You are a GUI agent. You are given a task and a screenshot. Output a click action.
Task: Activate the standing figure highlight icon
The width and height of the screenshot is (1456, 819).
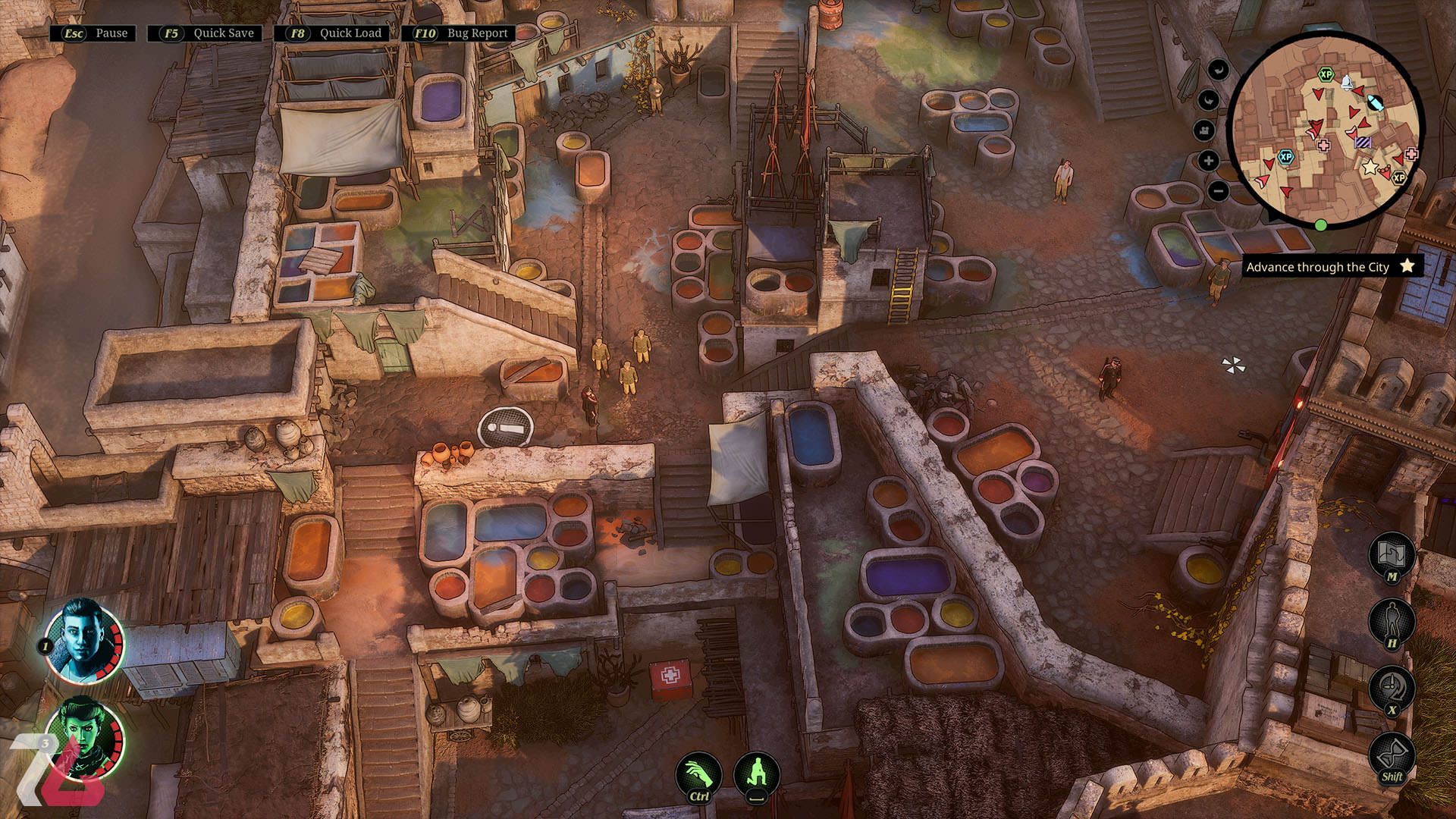[1392, 621]
